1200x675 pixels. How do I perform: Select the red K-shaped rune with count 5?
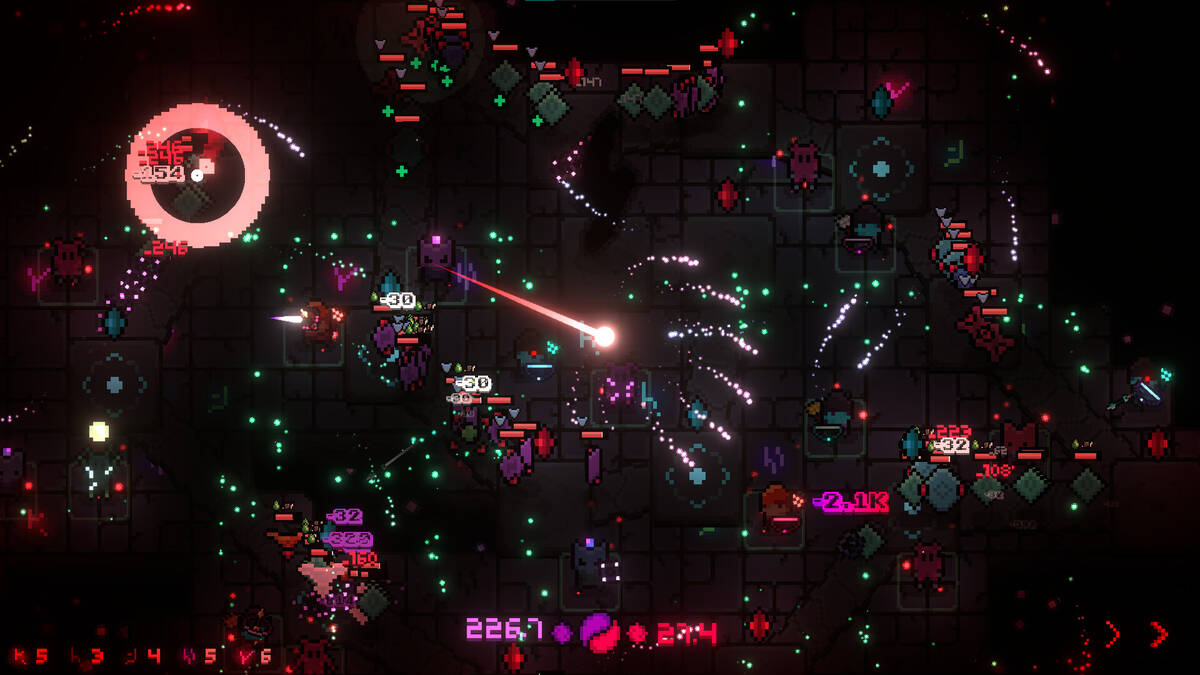[x=28, y=656]
